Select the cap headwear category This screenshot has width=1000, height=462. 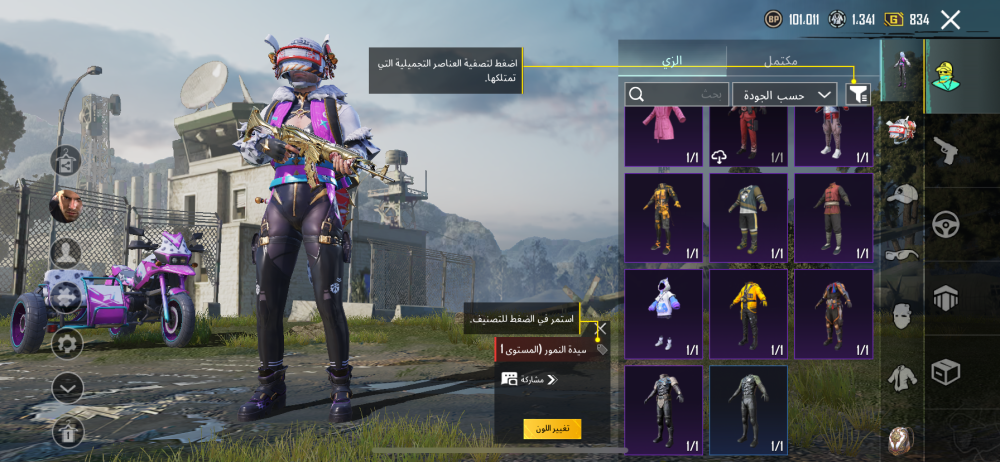(903, 194)
